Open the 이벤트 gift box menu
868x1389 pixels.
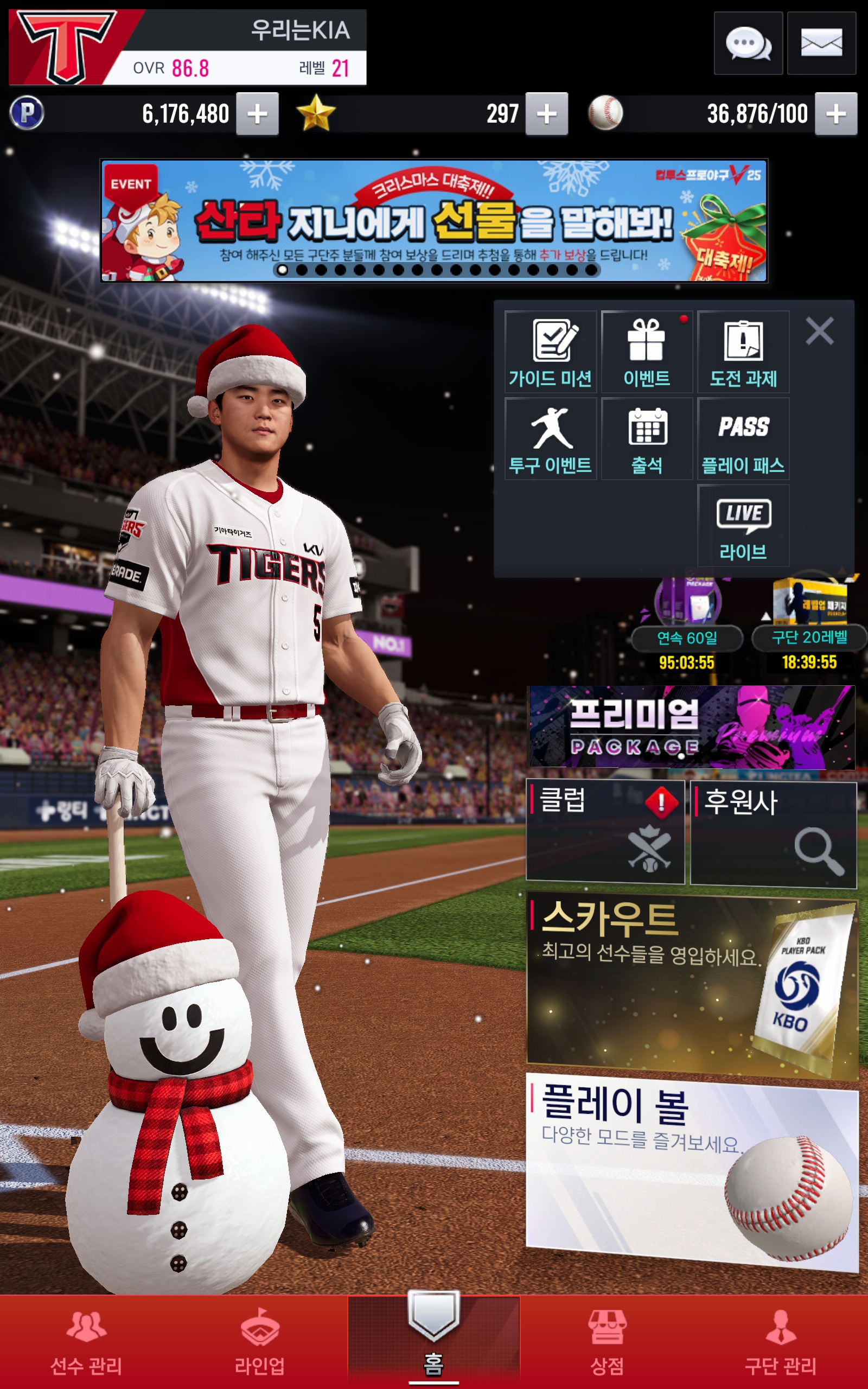click(x=647, y=352)
